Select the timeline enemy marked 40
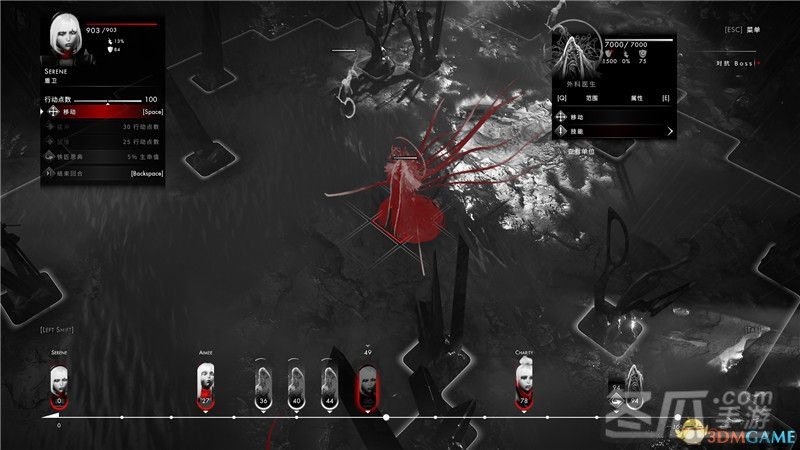 [296, 385]
